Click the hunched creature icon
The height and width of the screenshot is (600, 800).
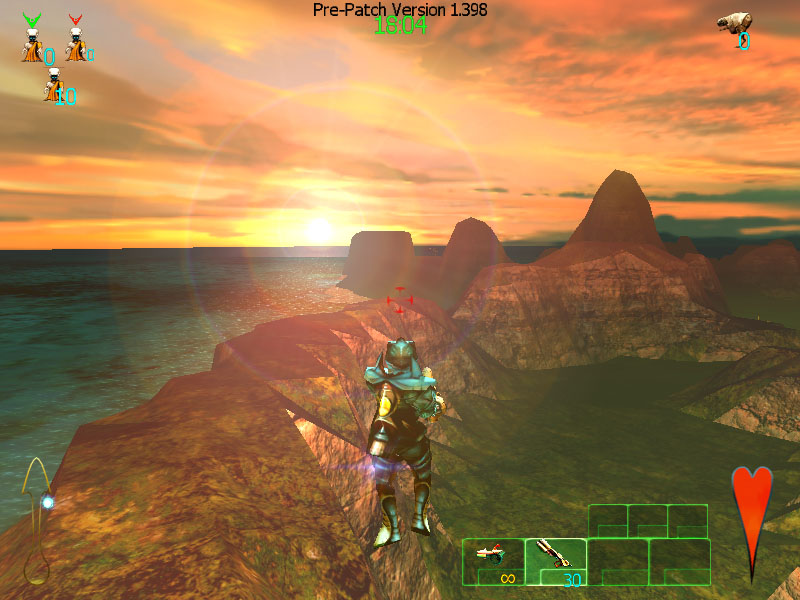pos(733,25)
